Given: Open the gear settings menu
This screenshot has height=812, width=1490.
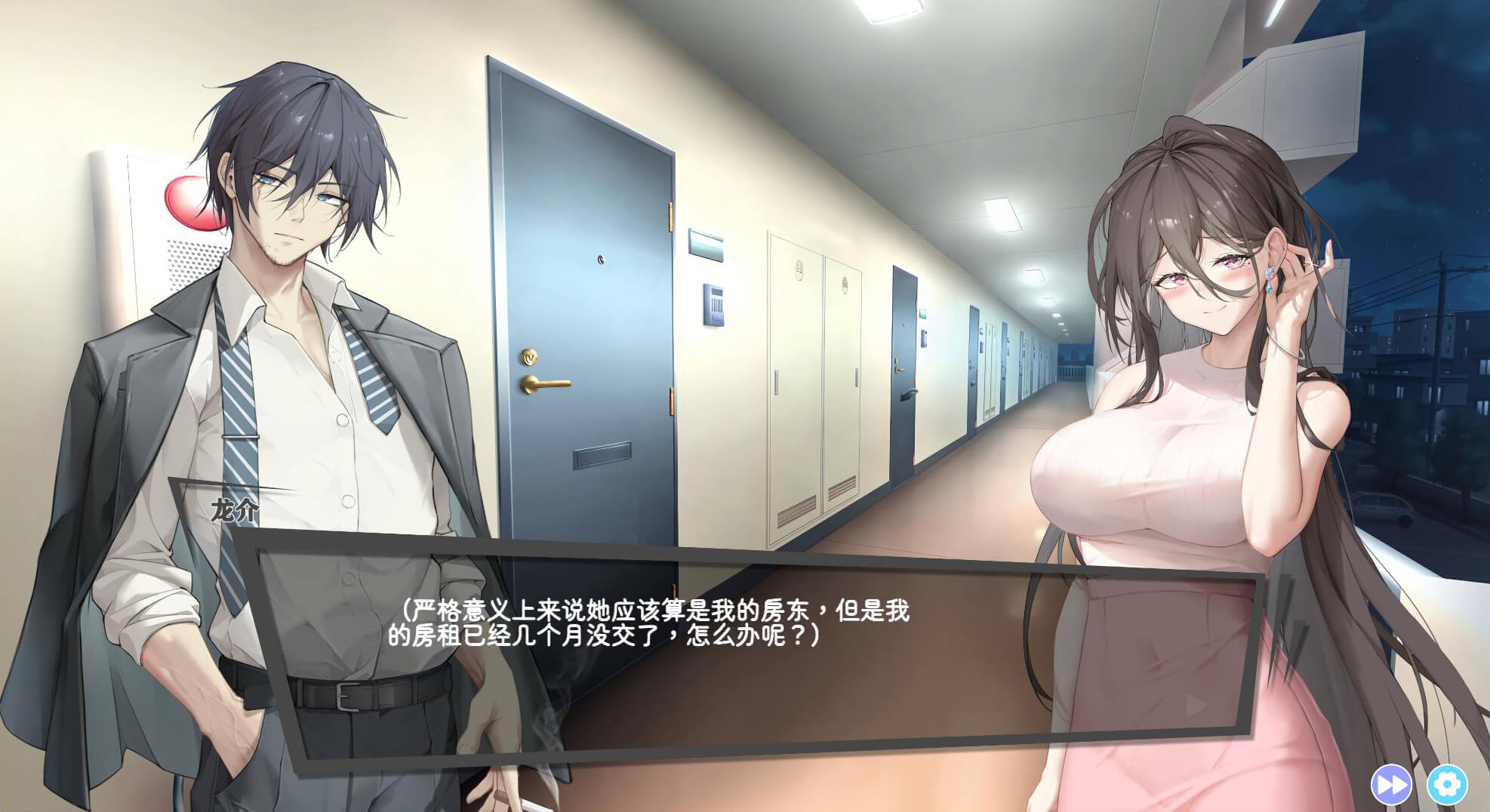Looking at the screenshot, I should pos(1446,785).
